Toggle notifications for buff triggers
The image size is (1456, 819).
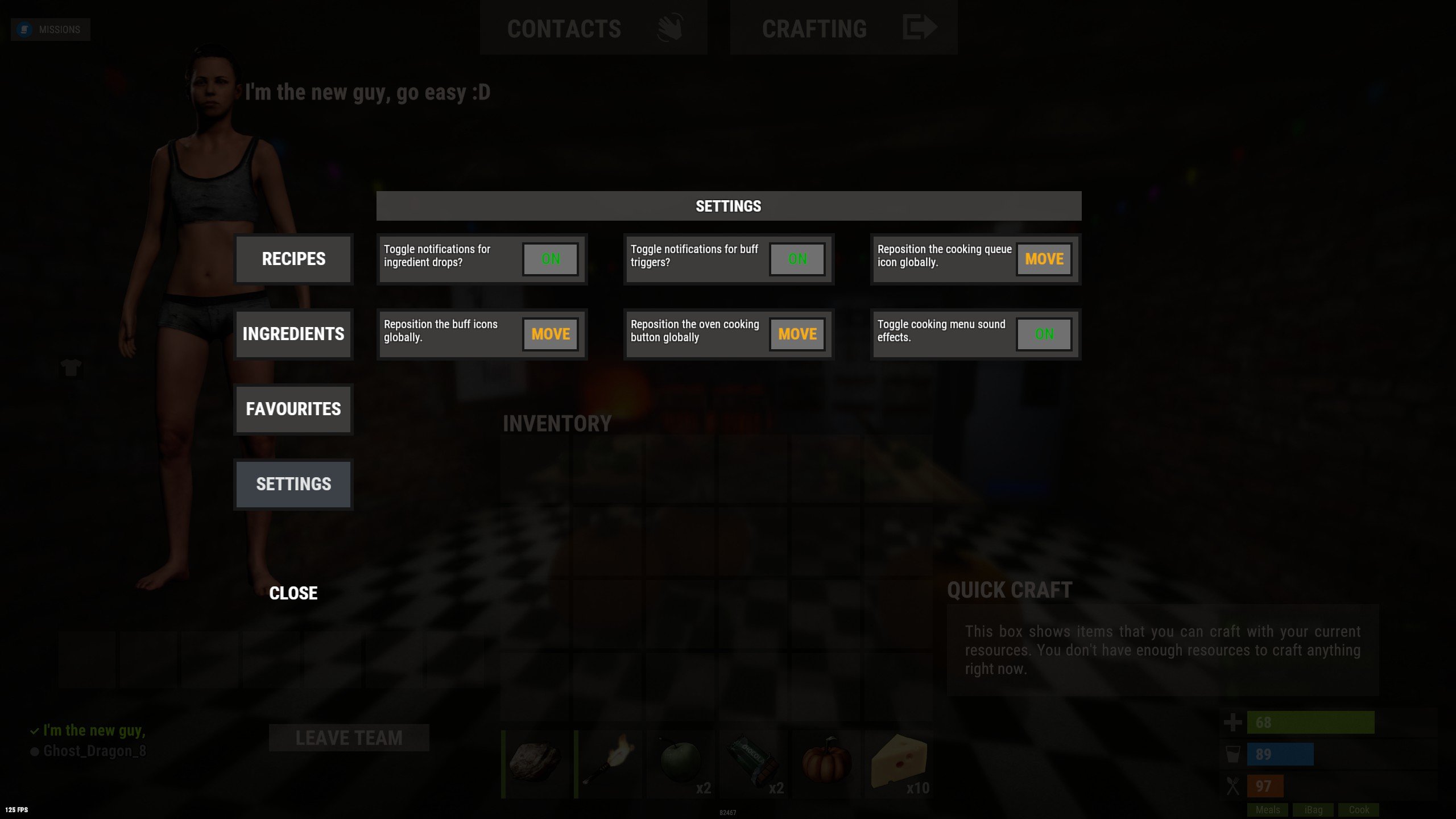point(797,259)
